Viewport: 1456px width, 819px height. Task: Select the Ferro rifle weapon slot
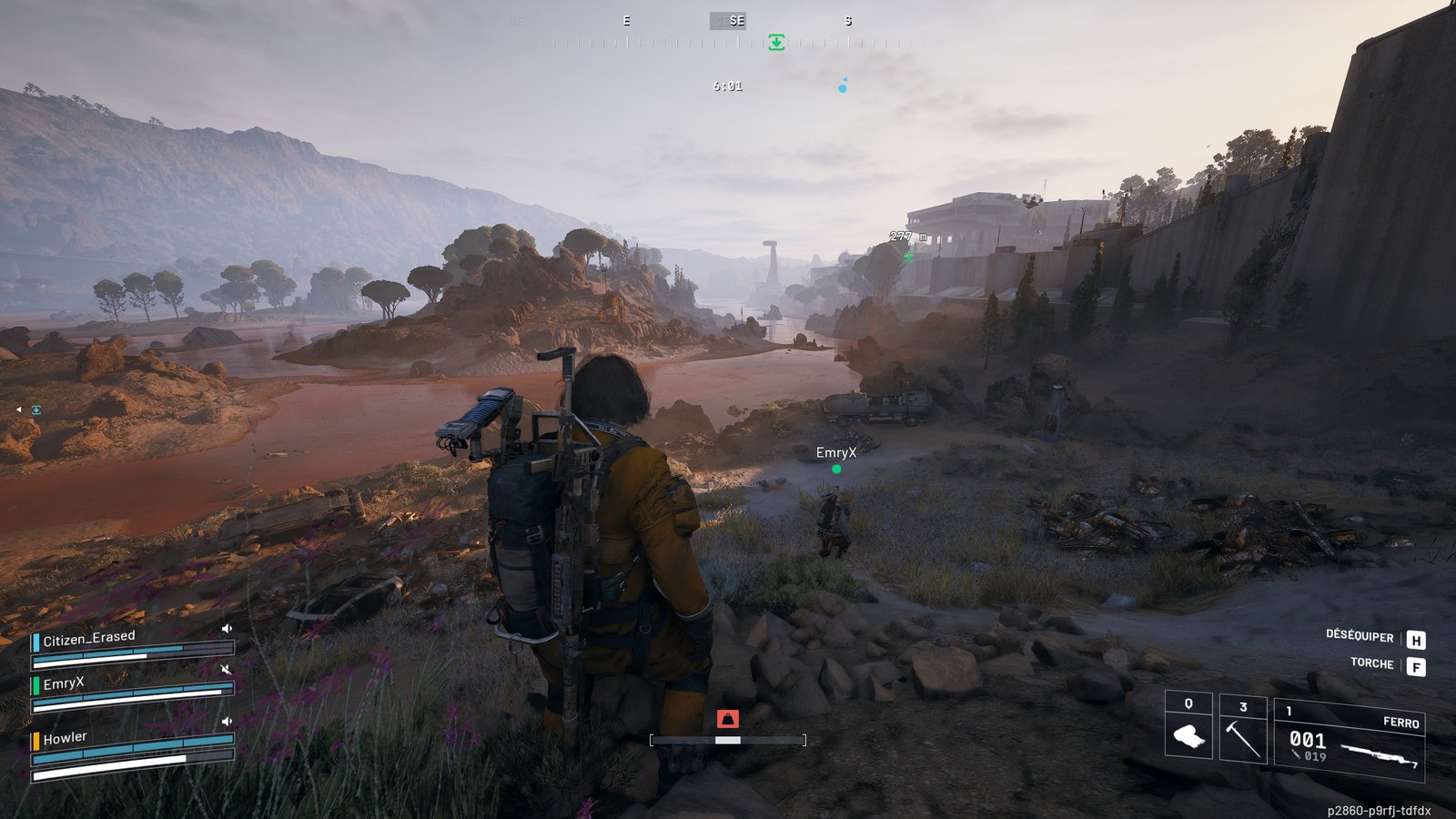(1350, 740)
